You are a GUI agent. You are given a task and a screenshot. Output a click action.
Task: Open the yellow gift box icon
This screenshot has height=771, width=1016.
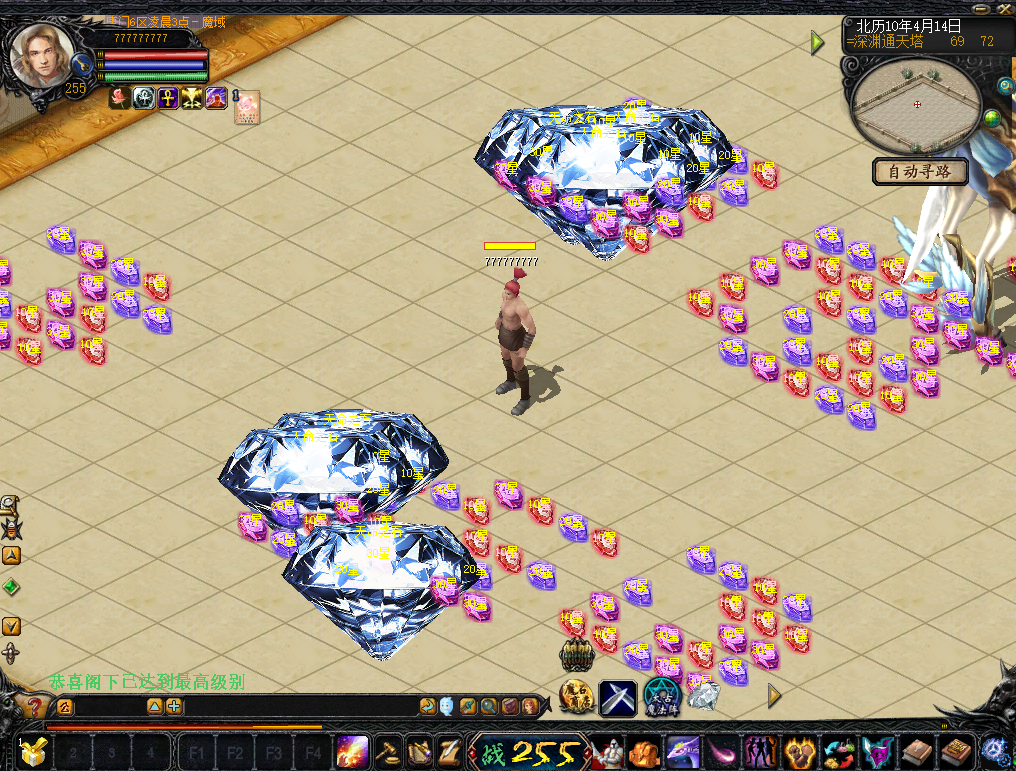pos(32,751)
